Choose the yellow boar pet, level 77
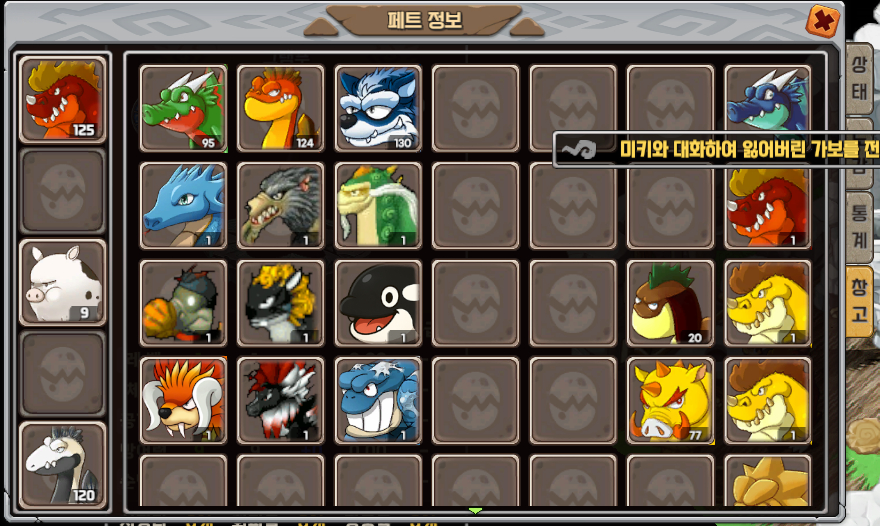The height and width of the screenshot is (526, 880). tap(670, 400)
